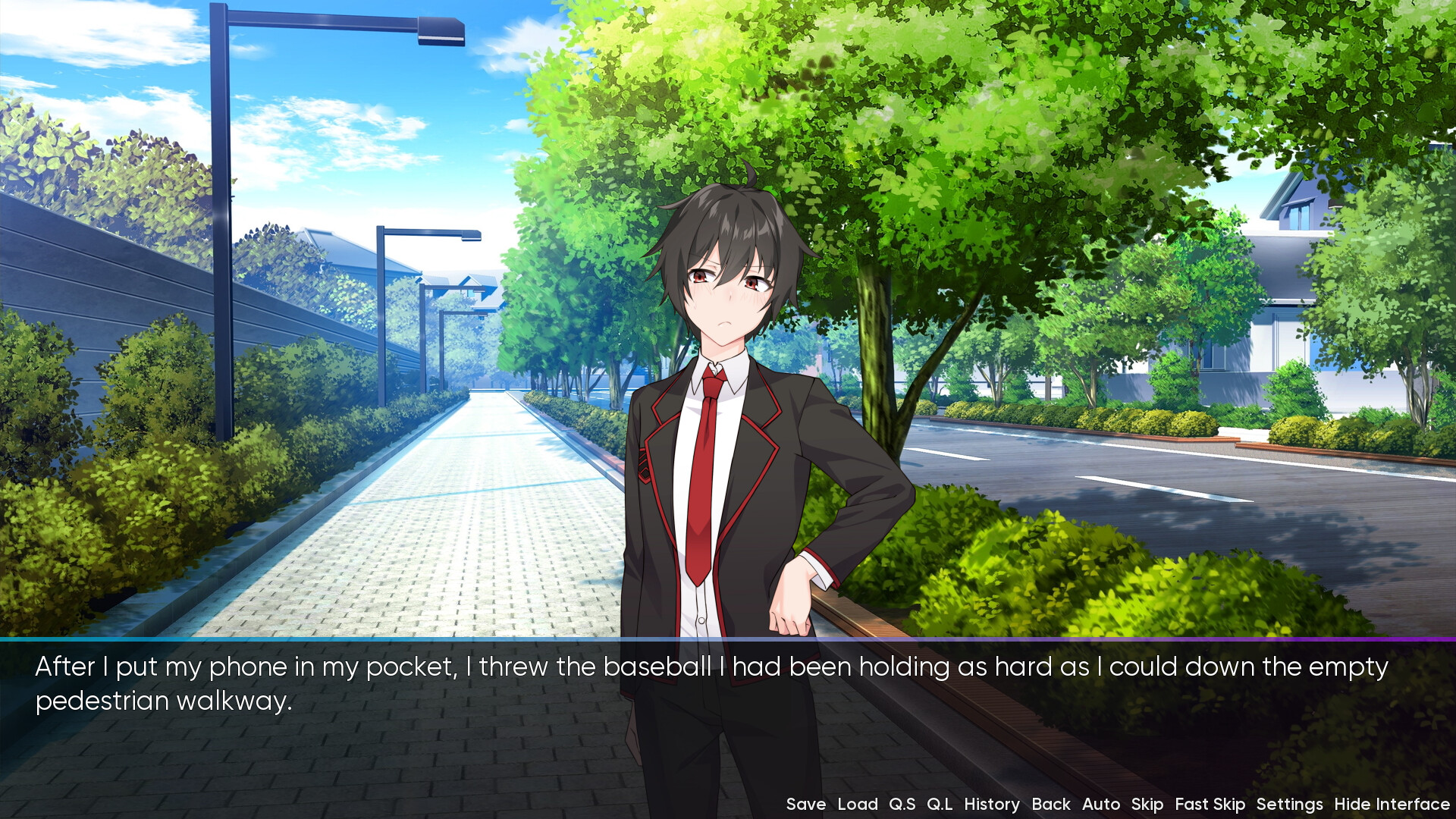Go Back to the previous line

[x=1050, y=805]
